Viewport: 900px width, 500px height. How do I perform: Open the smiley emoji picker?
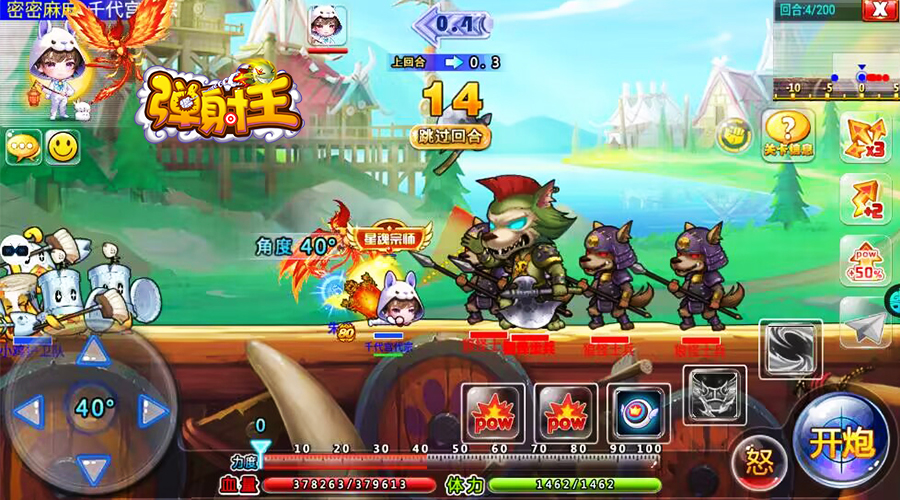(x=63, y=147)
